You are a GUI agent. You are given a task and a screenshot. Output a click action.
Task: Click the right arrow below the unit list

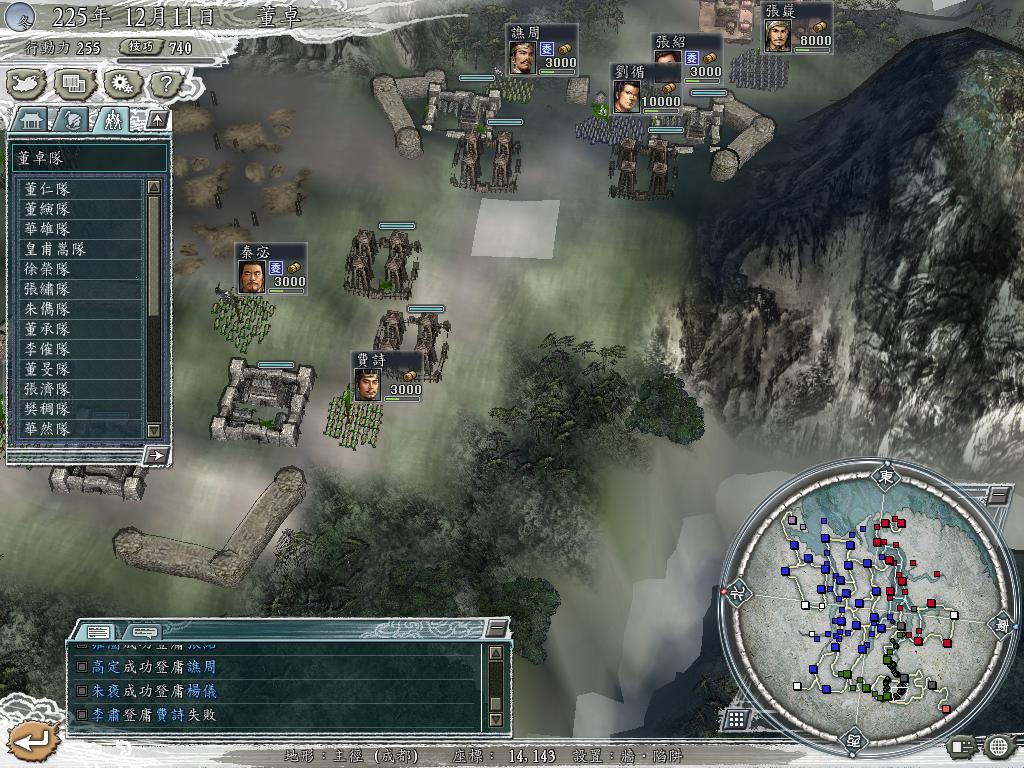point(156,455)
